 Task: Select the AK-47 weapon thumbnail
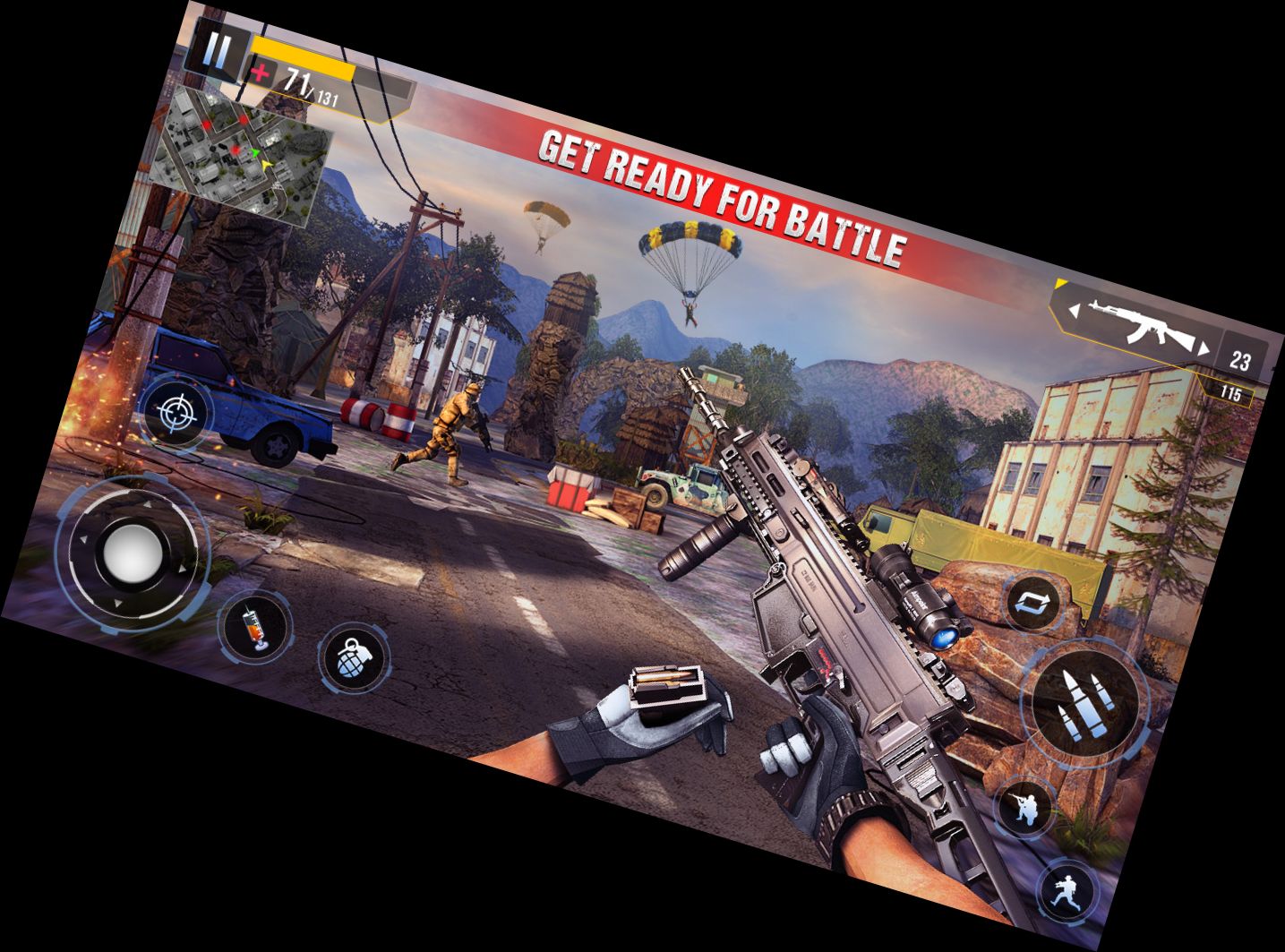pos(1142,324)
